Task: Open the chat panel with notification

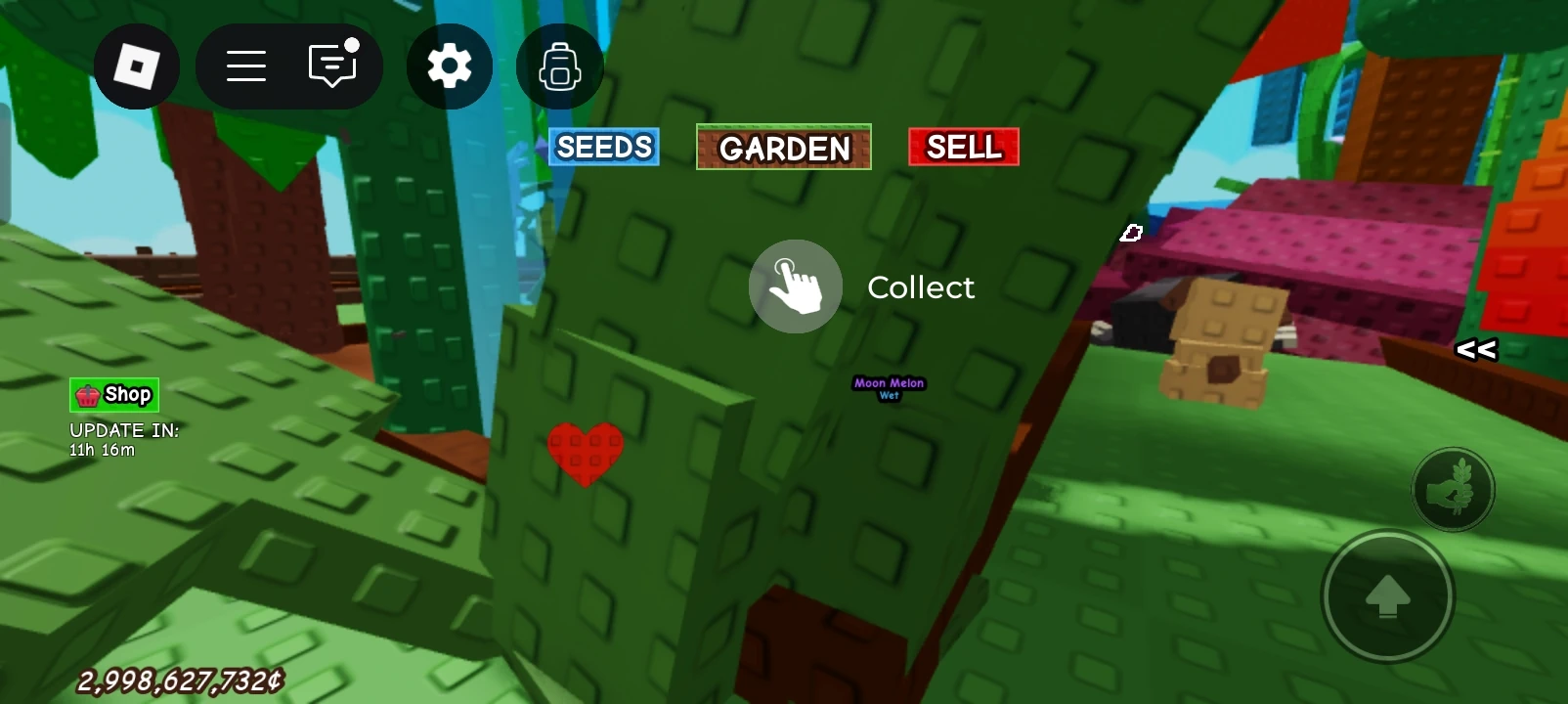Action: point(330,66)
